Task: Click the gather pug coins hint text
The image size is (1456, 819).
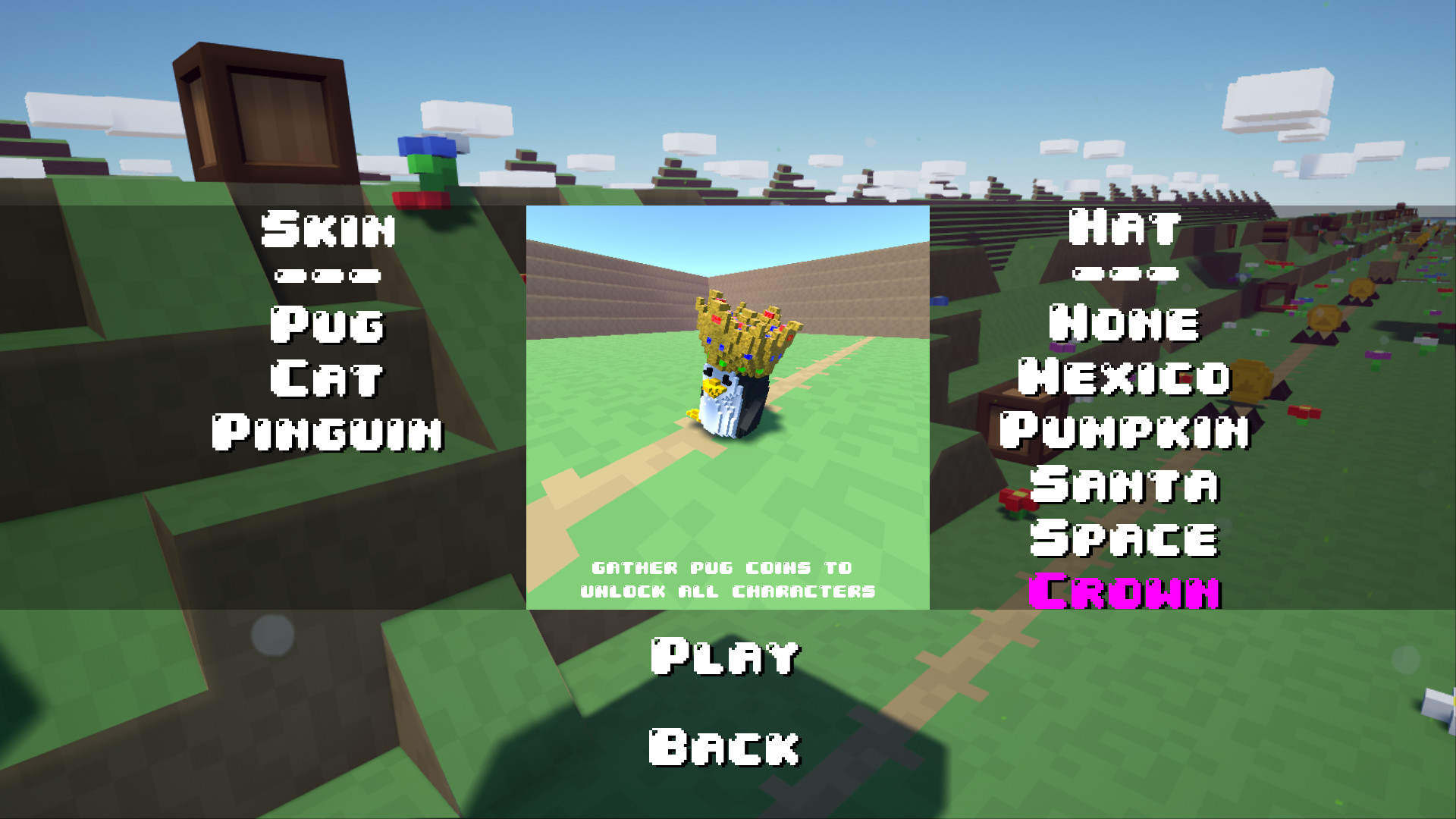Action: (x=726, y=578)
